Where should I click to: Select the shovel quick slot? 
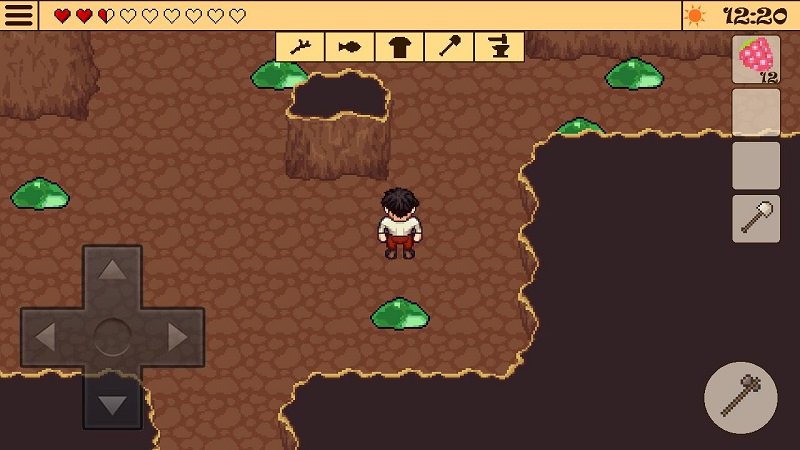pos(756,218)
